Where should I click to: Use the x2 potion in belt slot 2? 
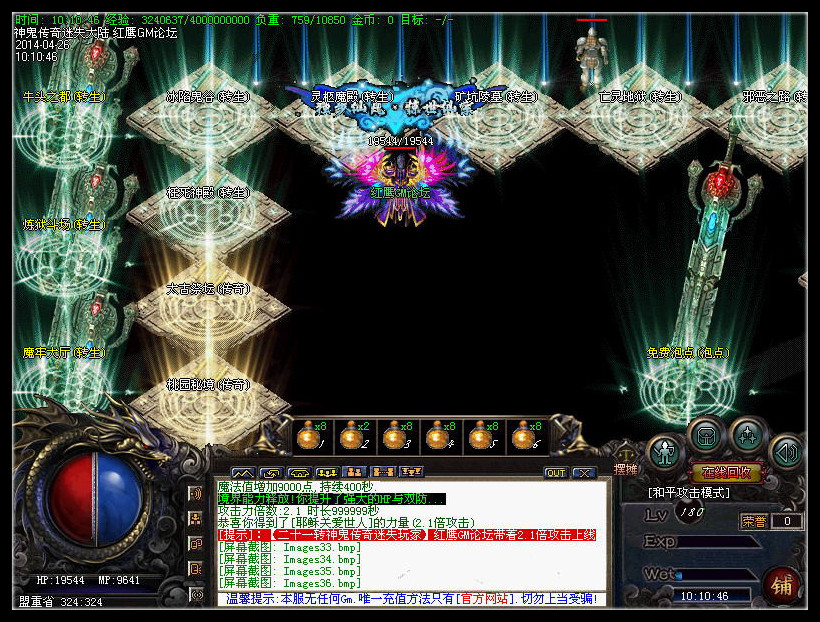[350, 436]
